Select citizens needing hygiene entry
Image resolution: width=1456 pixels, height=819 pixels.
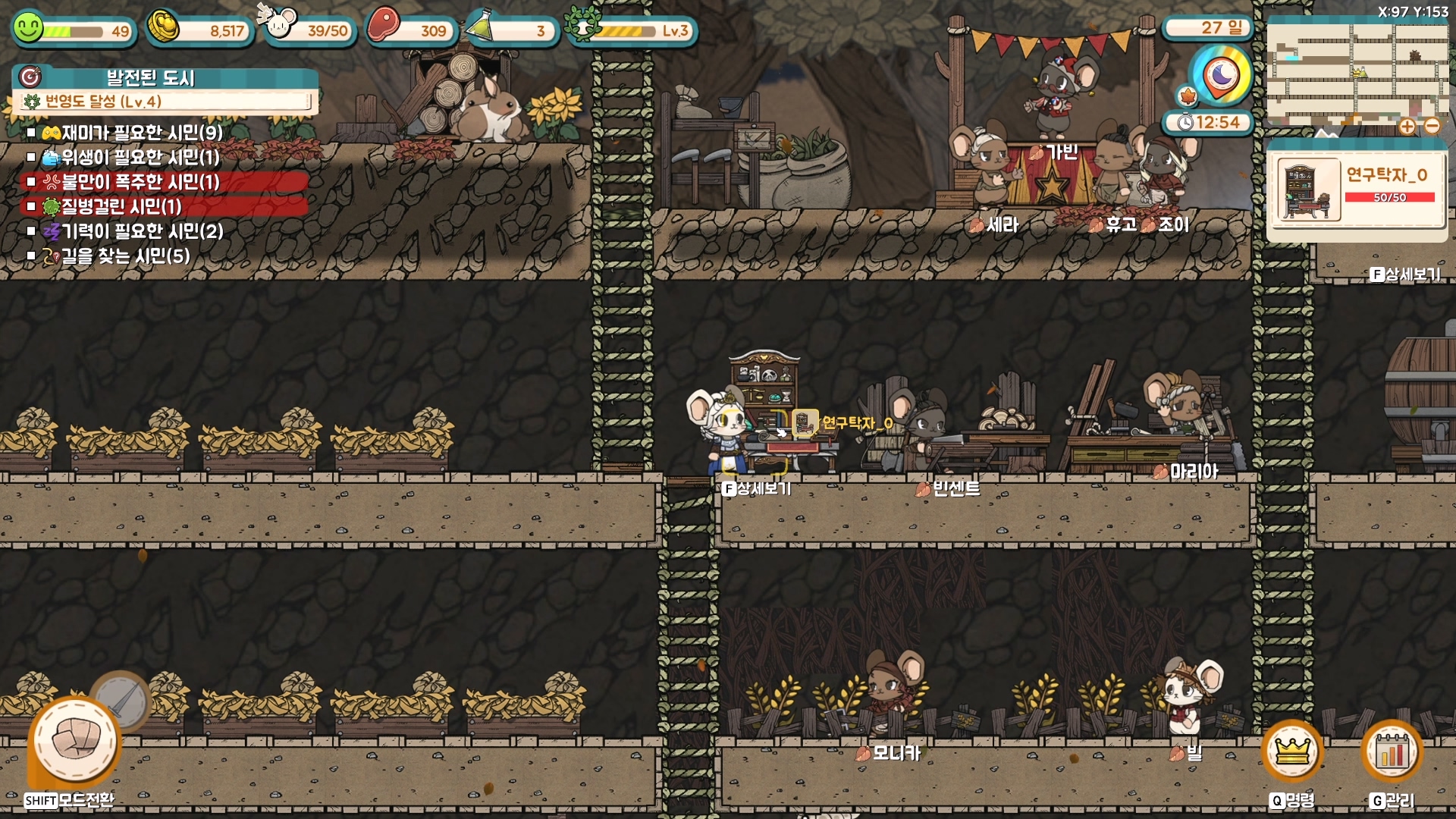click(131, 157)
